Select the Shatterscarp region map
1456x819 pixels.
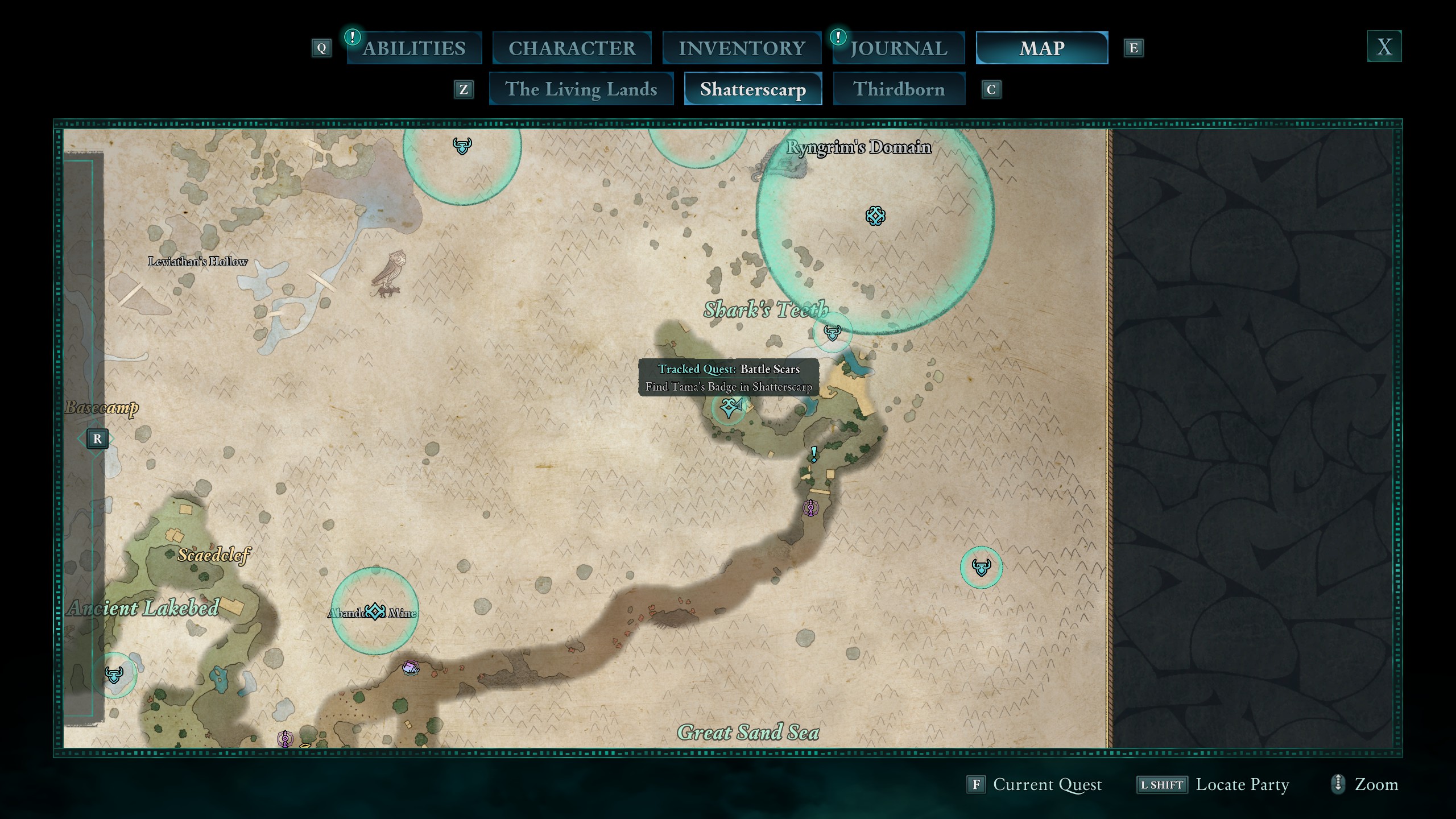pos(752,89)
